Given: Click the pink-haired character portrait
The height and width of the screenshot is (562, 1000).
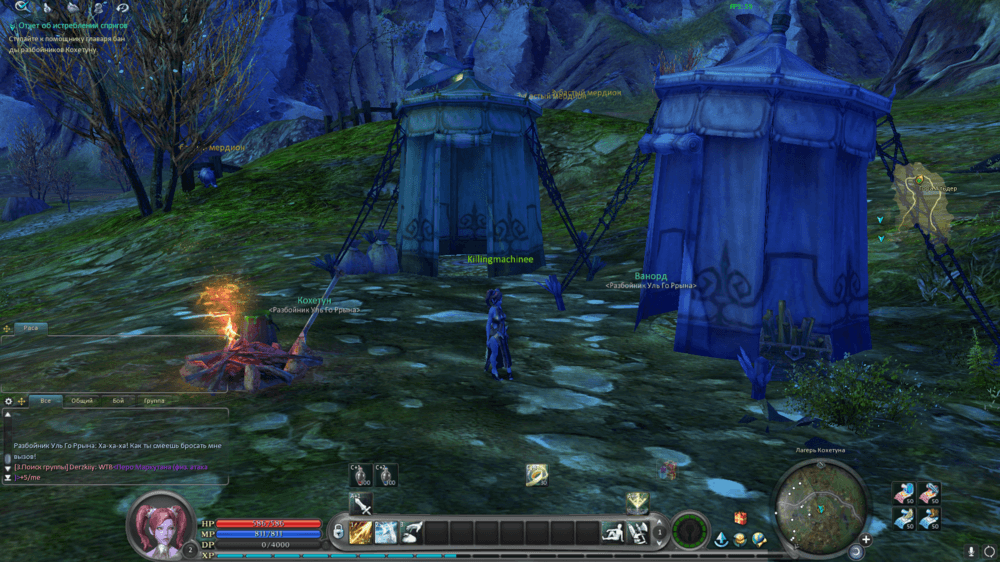Looking at the screenshot, I should click(159, 523).
